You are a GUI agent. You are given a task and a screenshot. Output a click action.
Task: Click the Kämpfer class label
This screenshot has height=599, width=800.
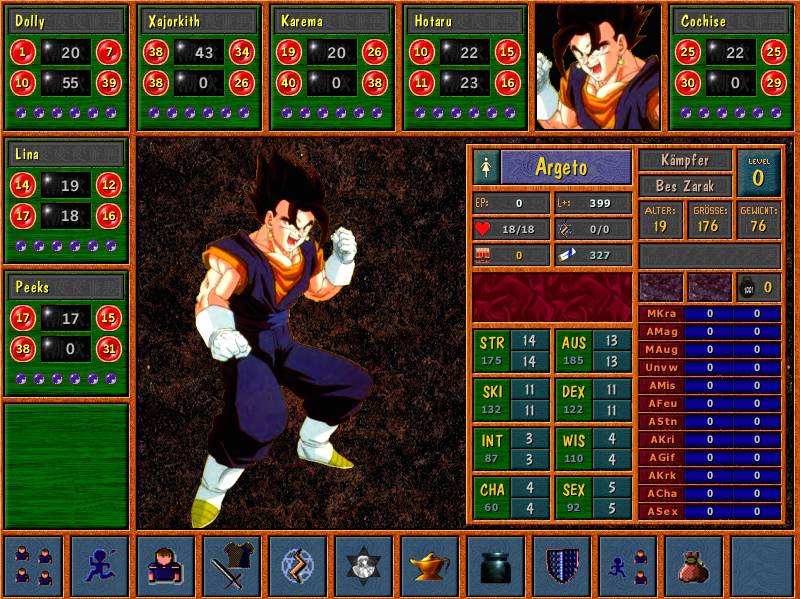[x=686, y=160]
